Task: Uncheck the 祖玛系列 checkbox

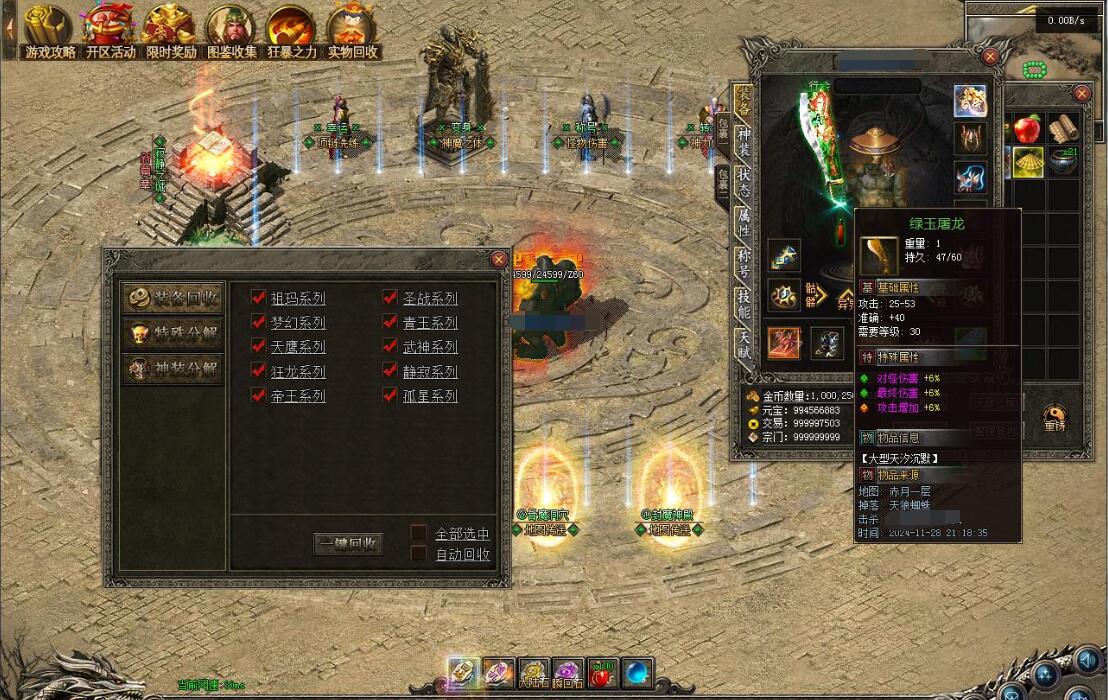Action: (x=259, y=298)
